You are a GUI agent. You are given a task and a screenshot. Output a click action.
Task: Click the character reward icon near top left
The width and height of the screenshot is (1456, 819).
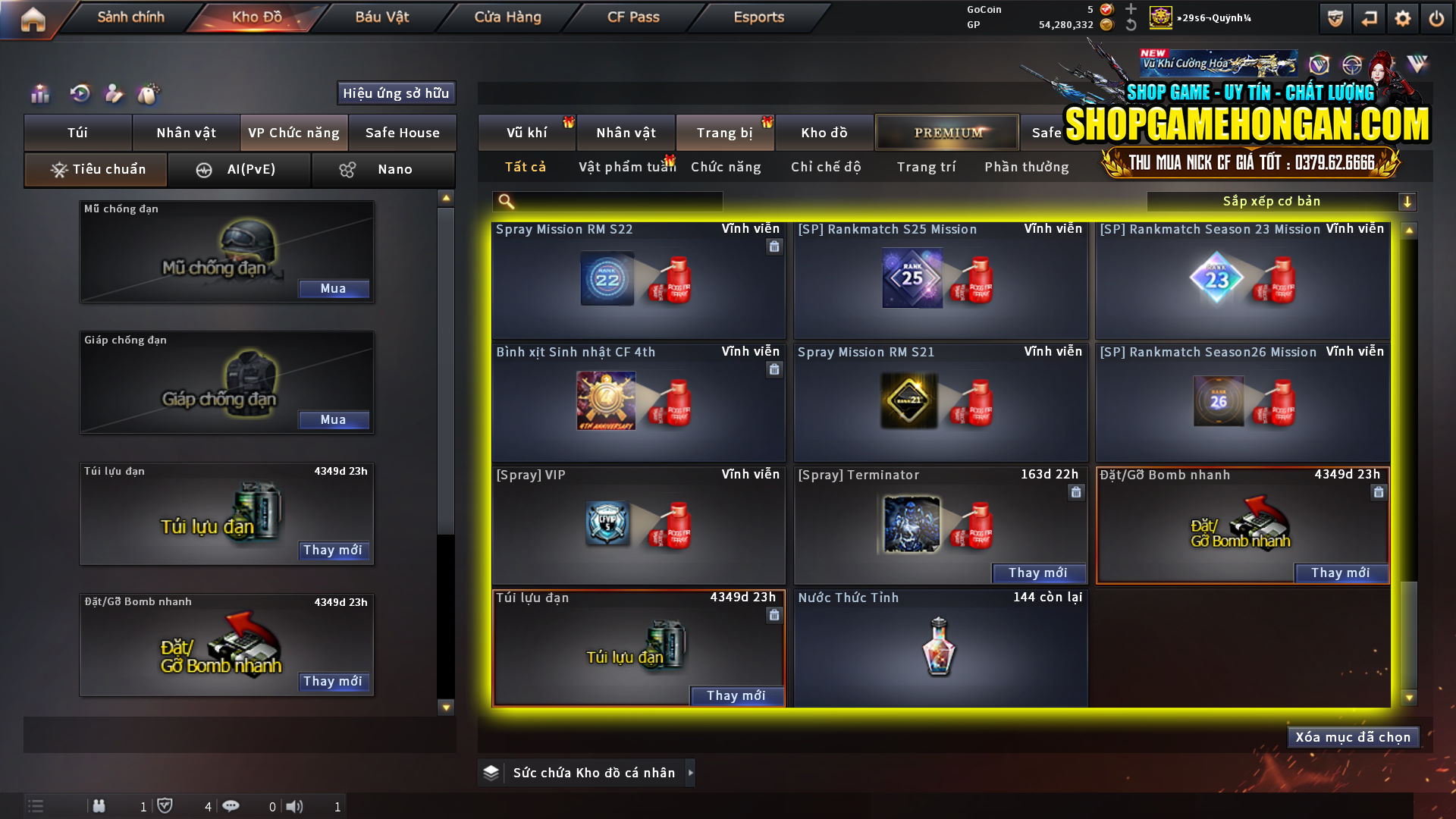pyautogui.click(x=114, y=93)
